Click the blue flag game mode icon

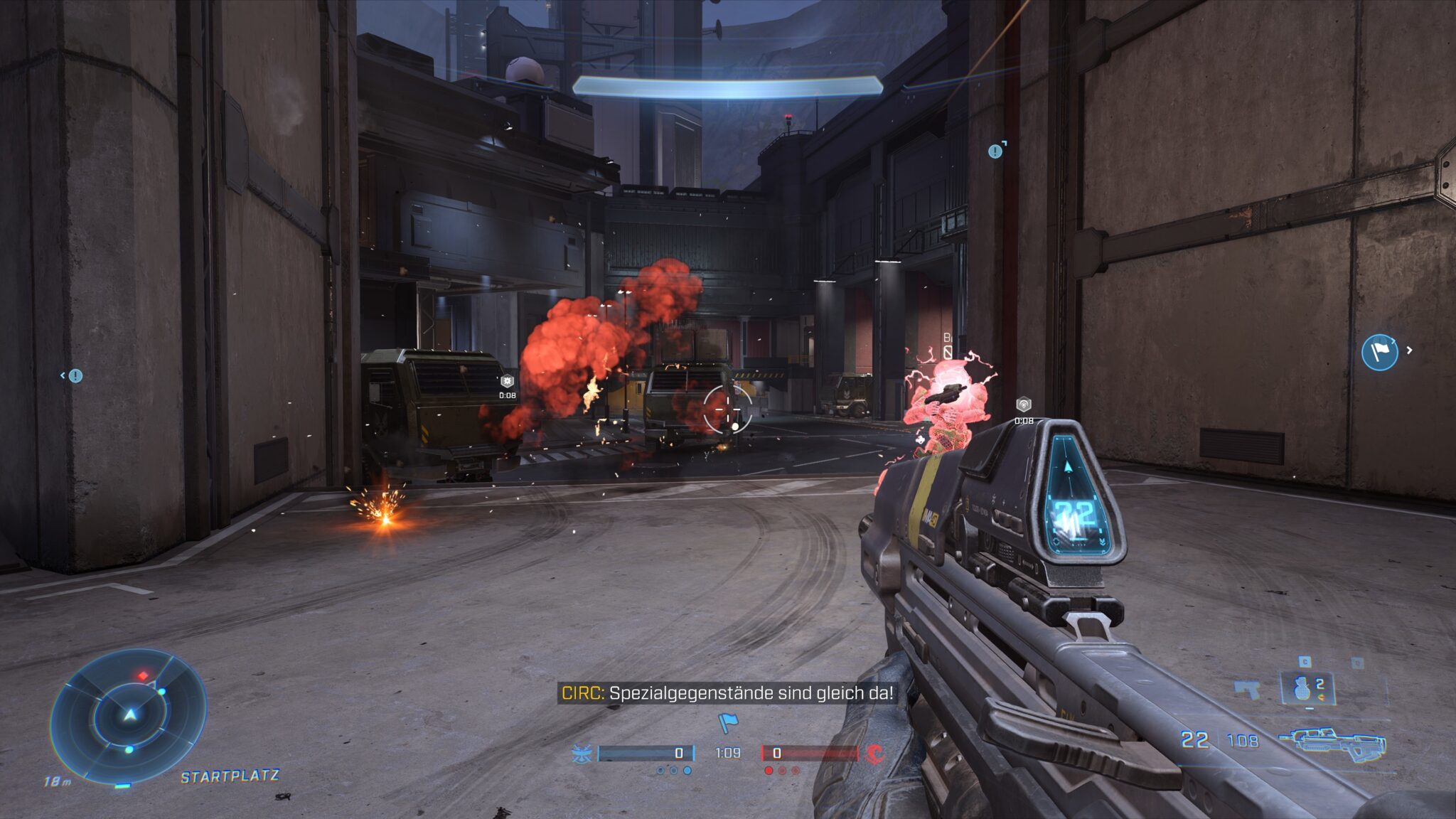point(727,723)
